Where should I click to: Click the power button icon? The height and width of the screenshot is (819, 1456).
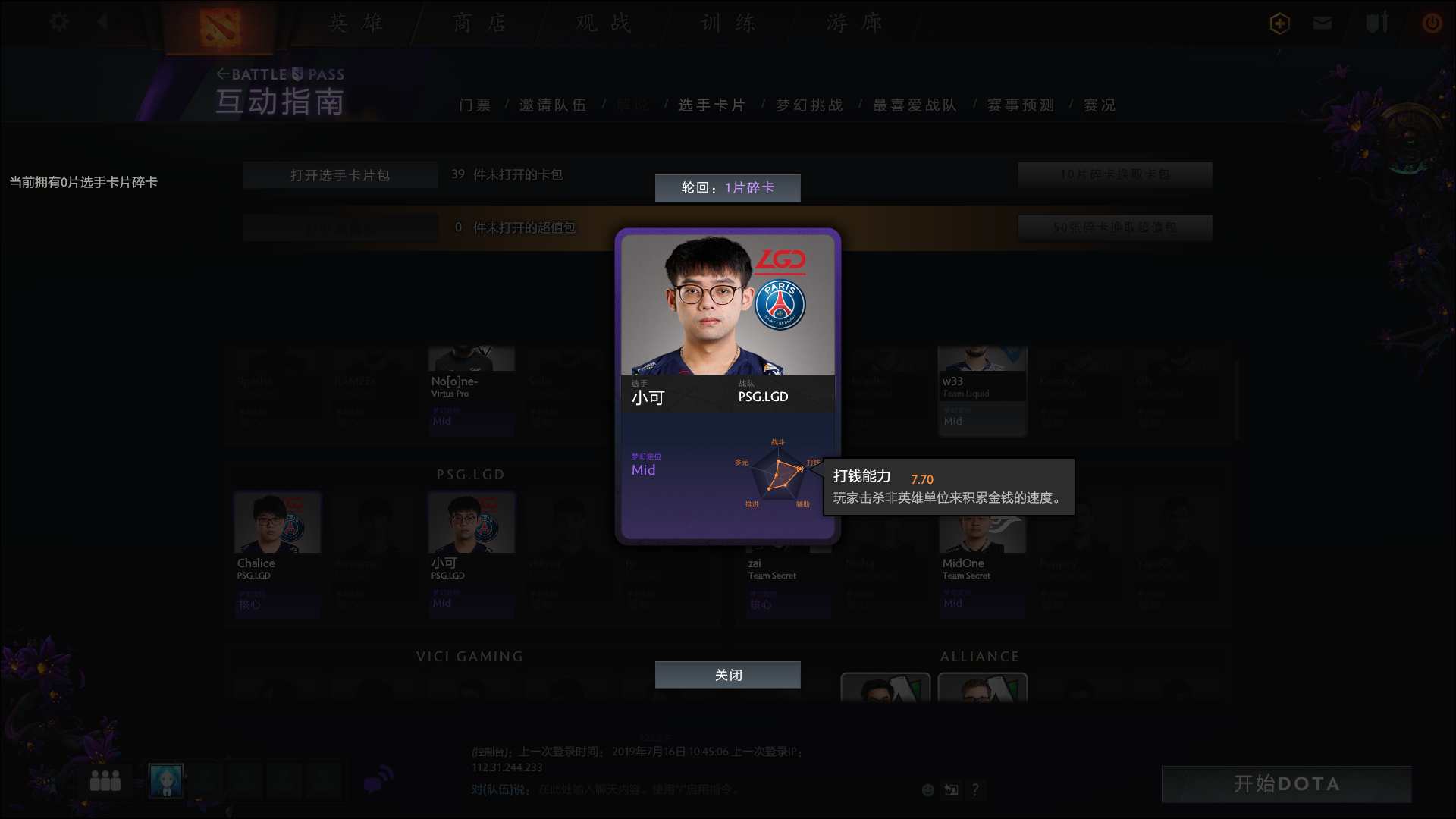coord(1432,24)
